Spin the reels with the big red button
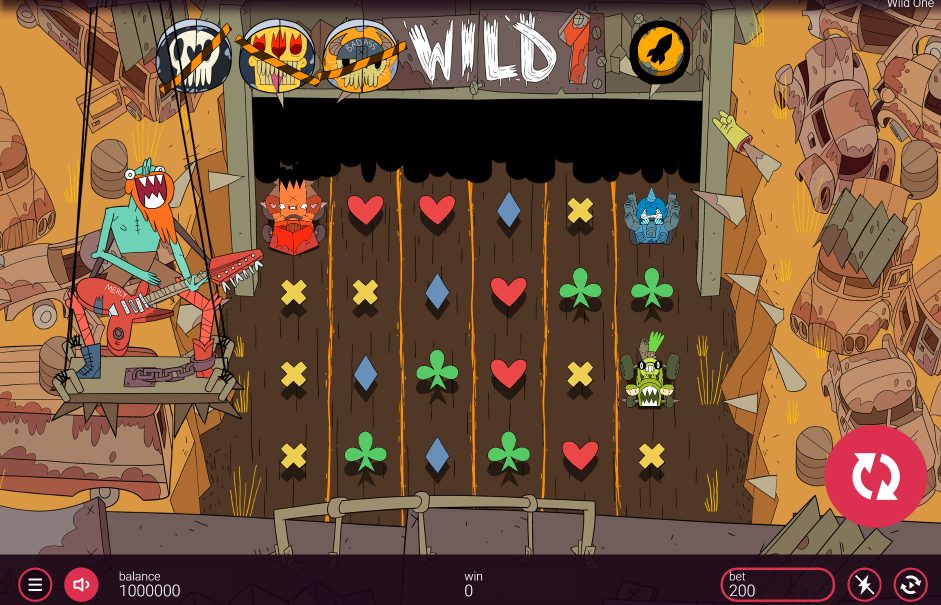 click(x=875, y=476)
